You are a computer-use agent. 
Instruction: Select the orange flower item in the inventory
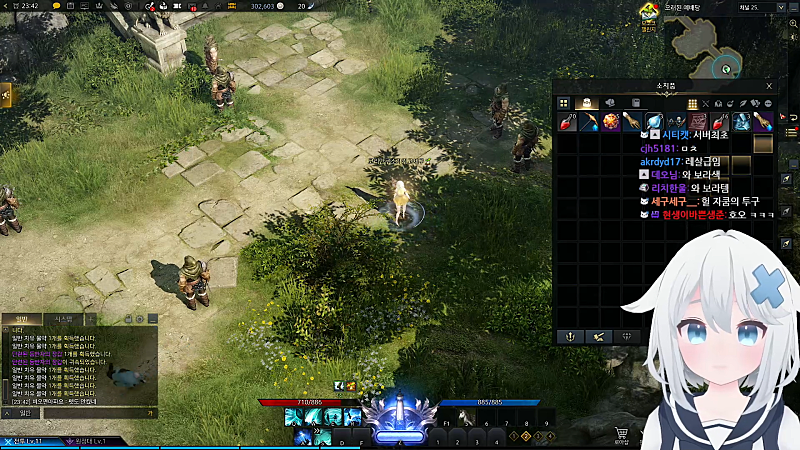[x=611, y=122]
